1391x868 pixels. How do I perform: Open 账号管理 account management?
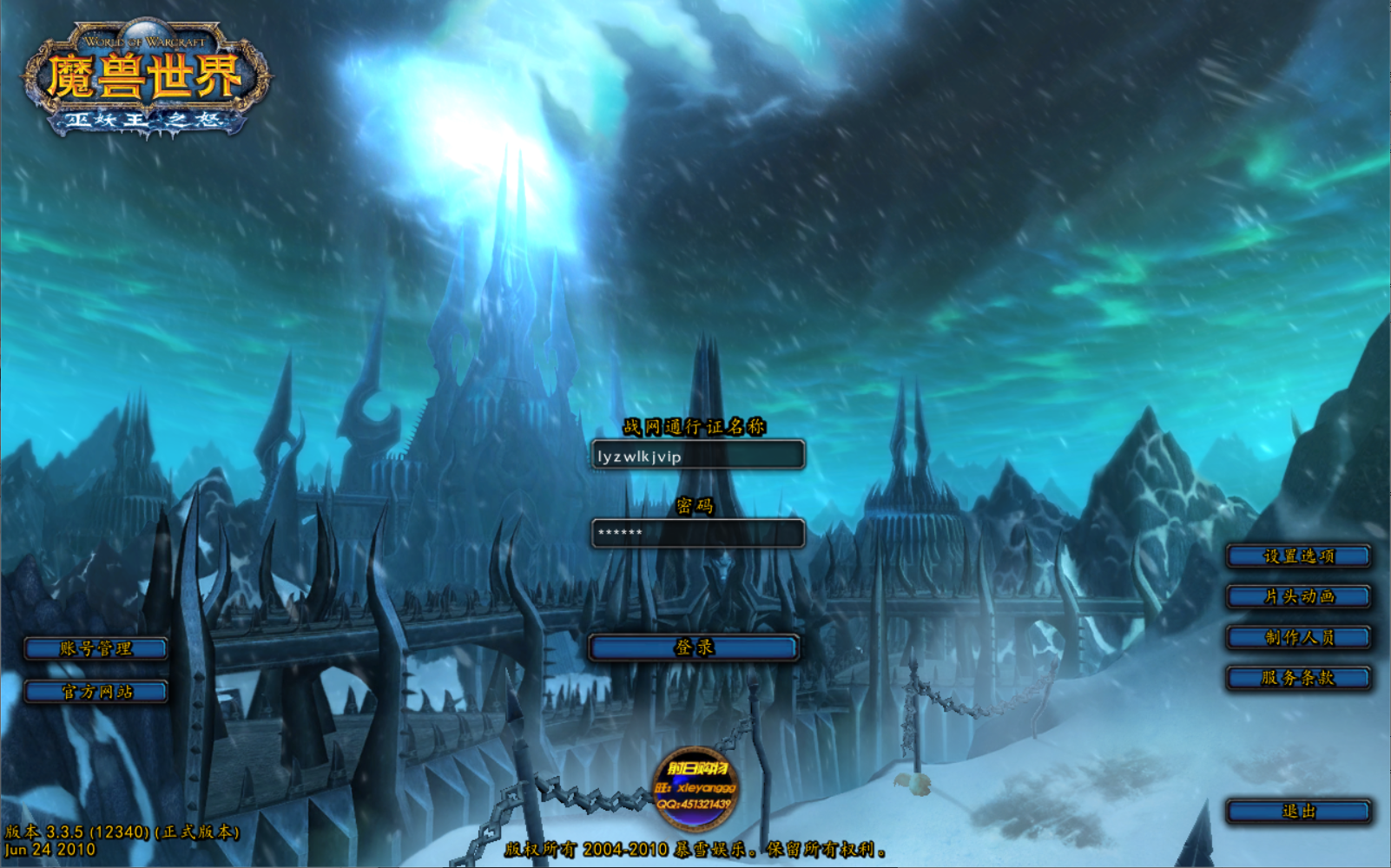pyautogui.click(x=96, y=648)
